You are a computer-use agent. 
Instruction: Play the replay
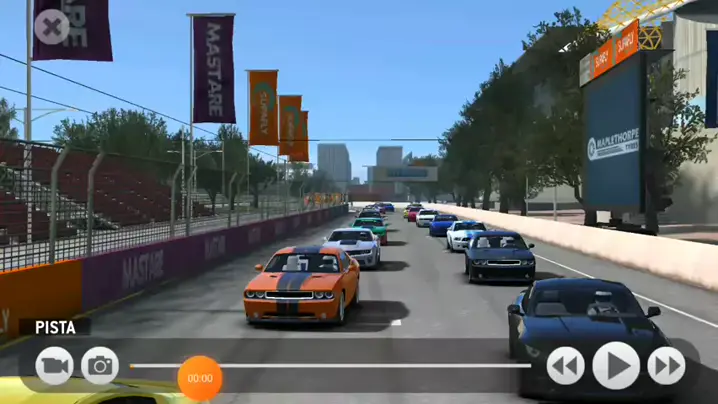click(616, 366)
